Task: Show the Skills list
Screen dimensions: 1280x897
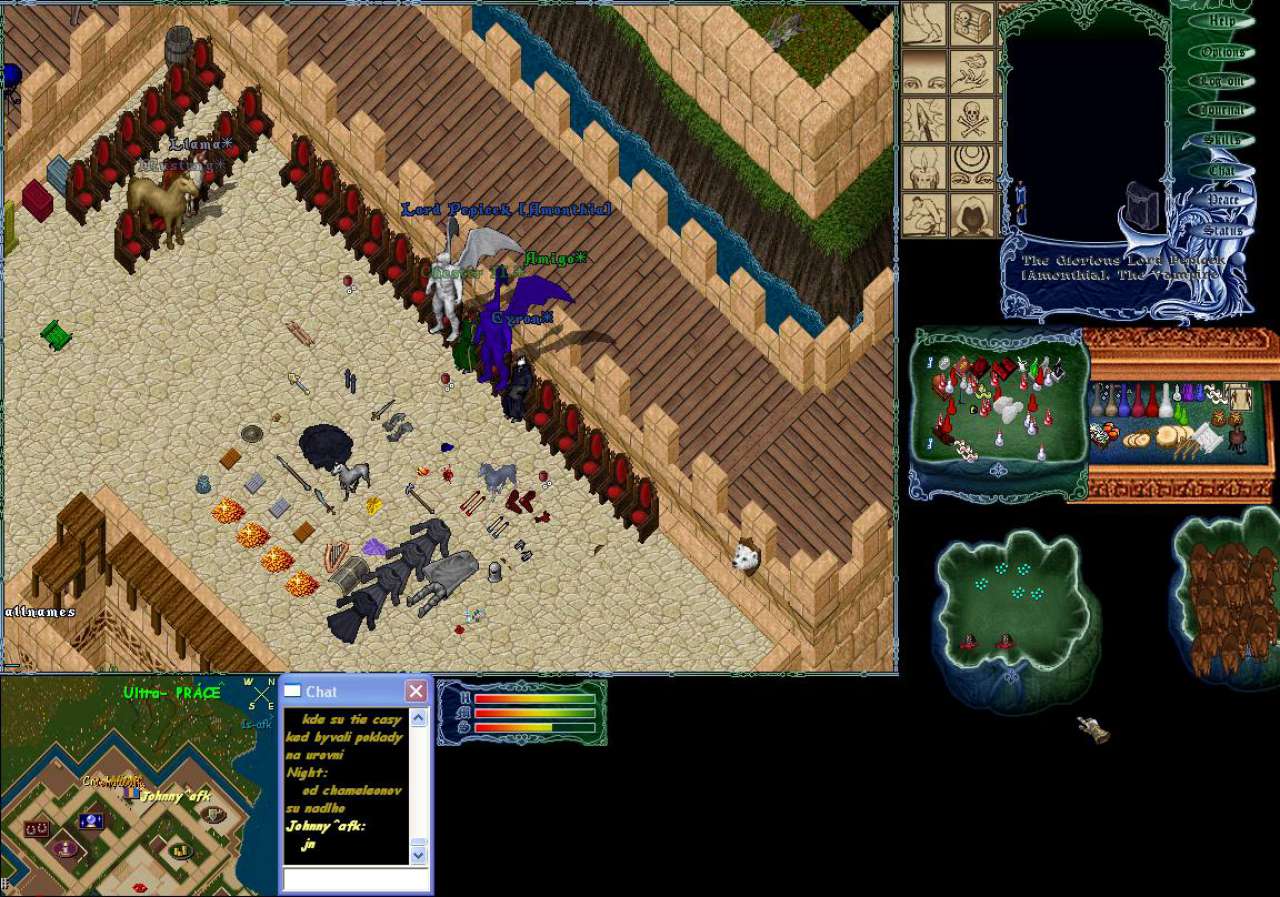Action: [x=1222, y=140]
